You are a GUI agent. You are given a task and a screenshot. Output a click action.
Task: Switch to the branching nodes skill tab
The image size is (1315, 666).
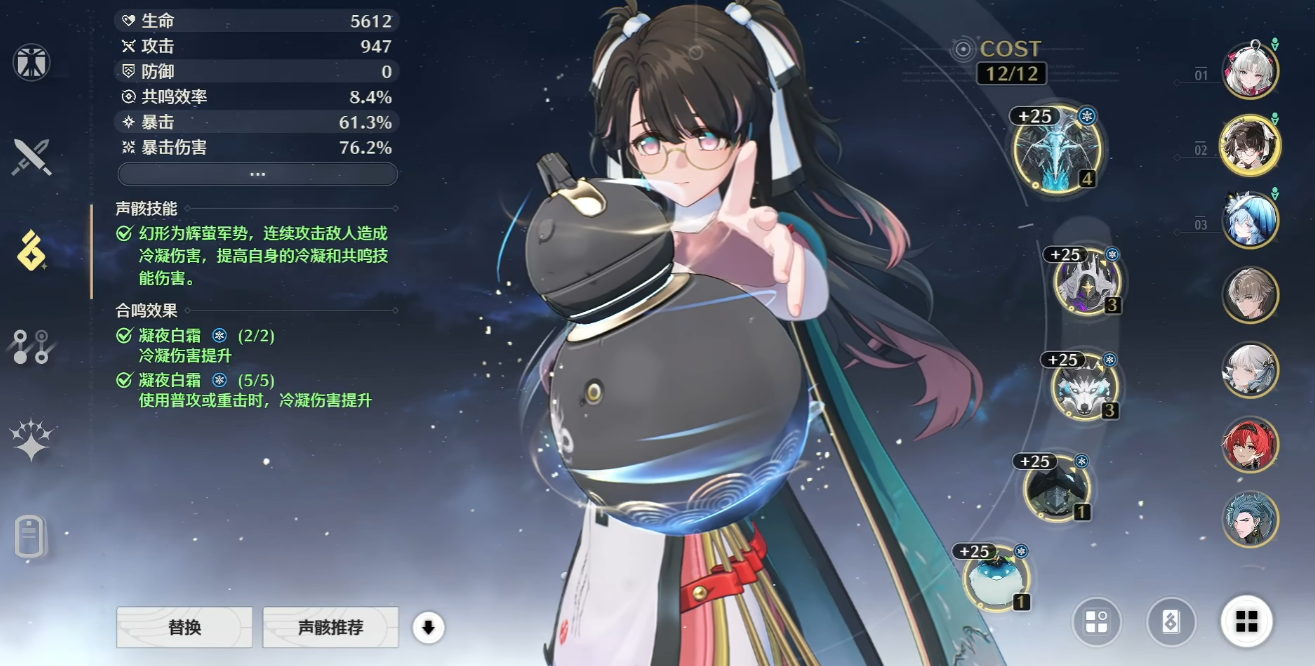31,346
